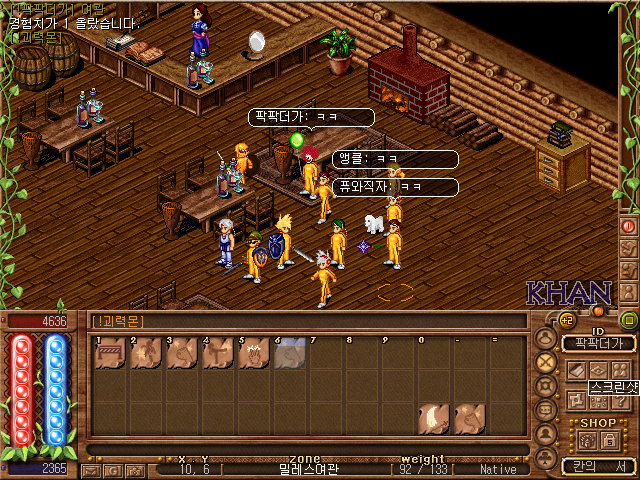Viewport: 640px width, 480px height.
Task: Select the skill scroll in slot 2
Action: coord(146,354)
